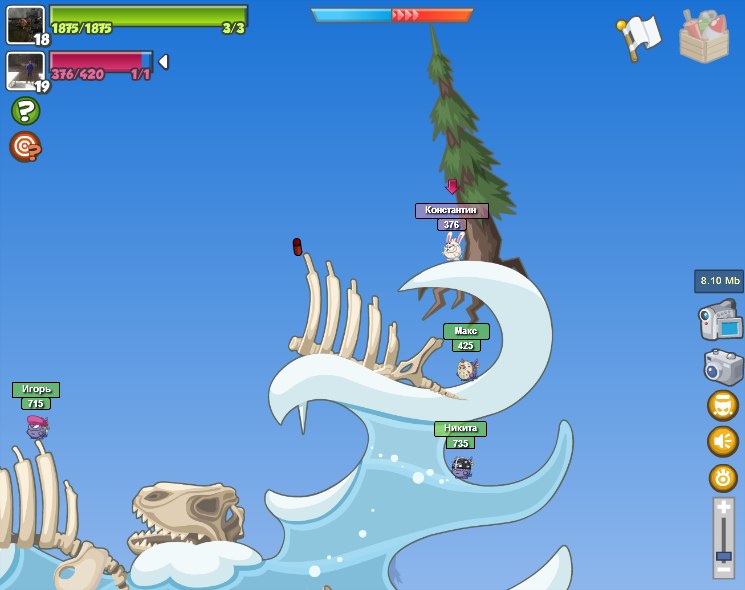Open the green question mark help
Screen dimensions: 745x590
[x=25, y=110]
